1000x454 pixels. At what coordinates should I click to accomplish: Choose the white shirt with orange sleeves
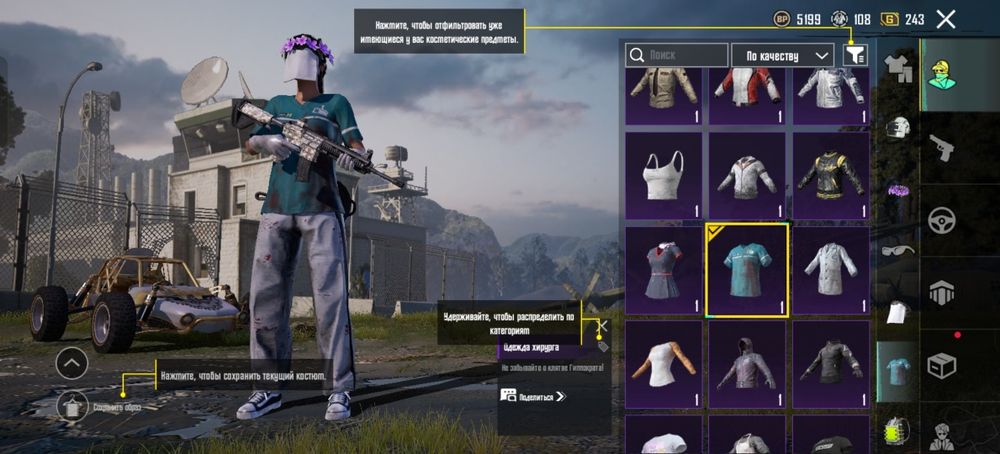[664, 364]
